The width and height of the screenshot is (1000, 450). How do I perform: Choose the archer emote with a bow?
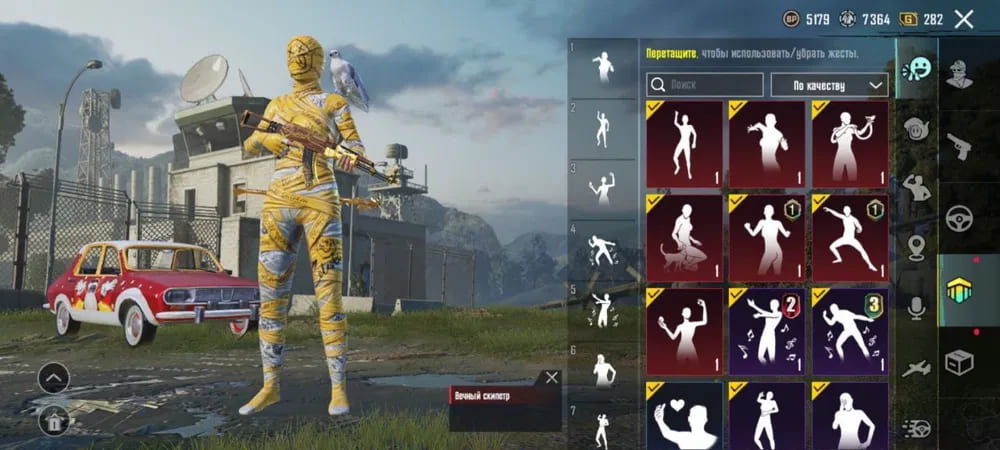tap(850, 144)
